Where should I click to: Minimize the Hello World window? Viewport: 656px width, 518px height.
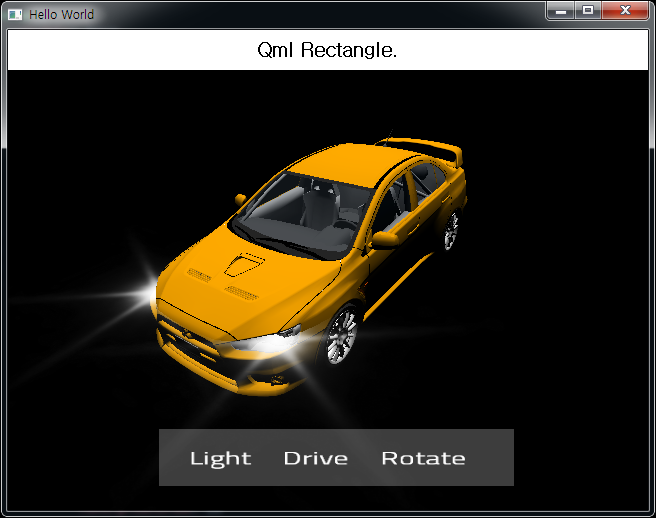(x=561, y=10)
